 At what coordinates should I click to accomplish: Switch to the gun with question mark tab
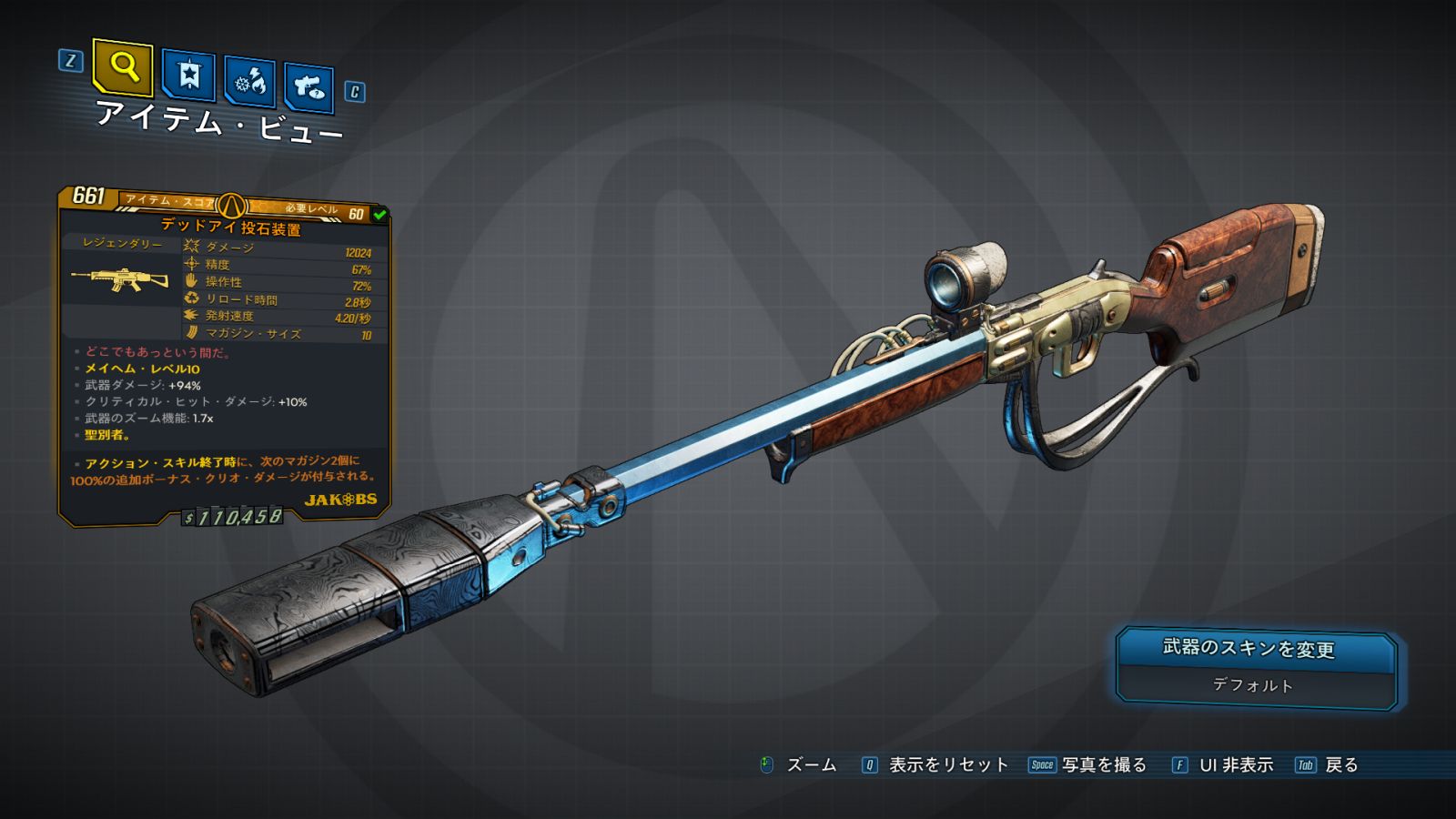tap(308, 86)
